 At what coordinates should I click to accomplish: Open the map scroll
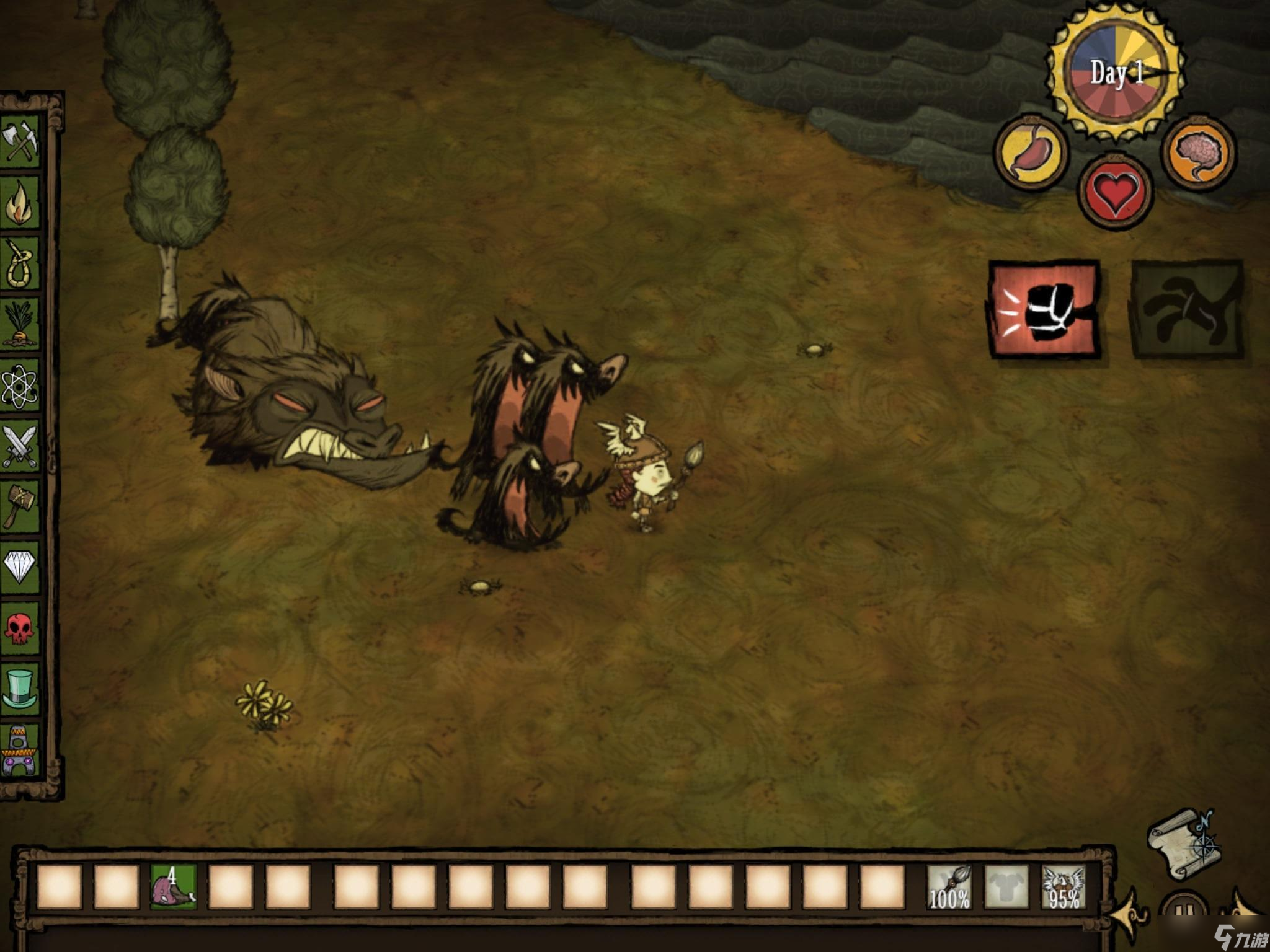[1182, 844]
